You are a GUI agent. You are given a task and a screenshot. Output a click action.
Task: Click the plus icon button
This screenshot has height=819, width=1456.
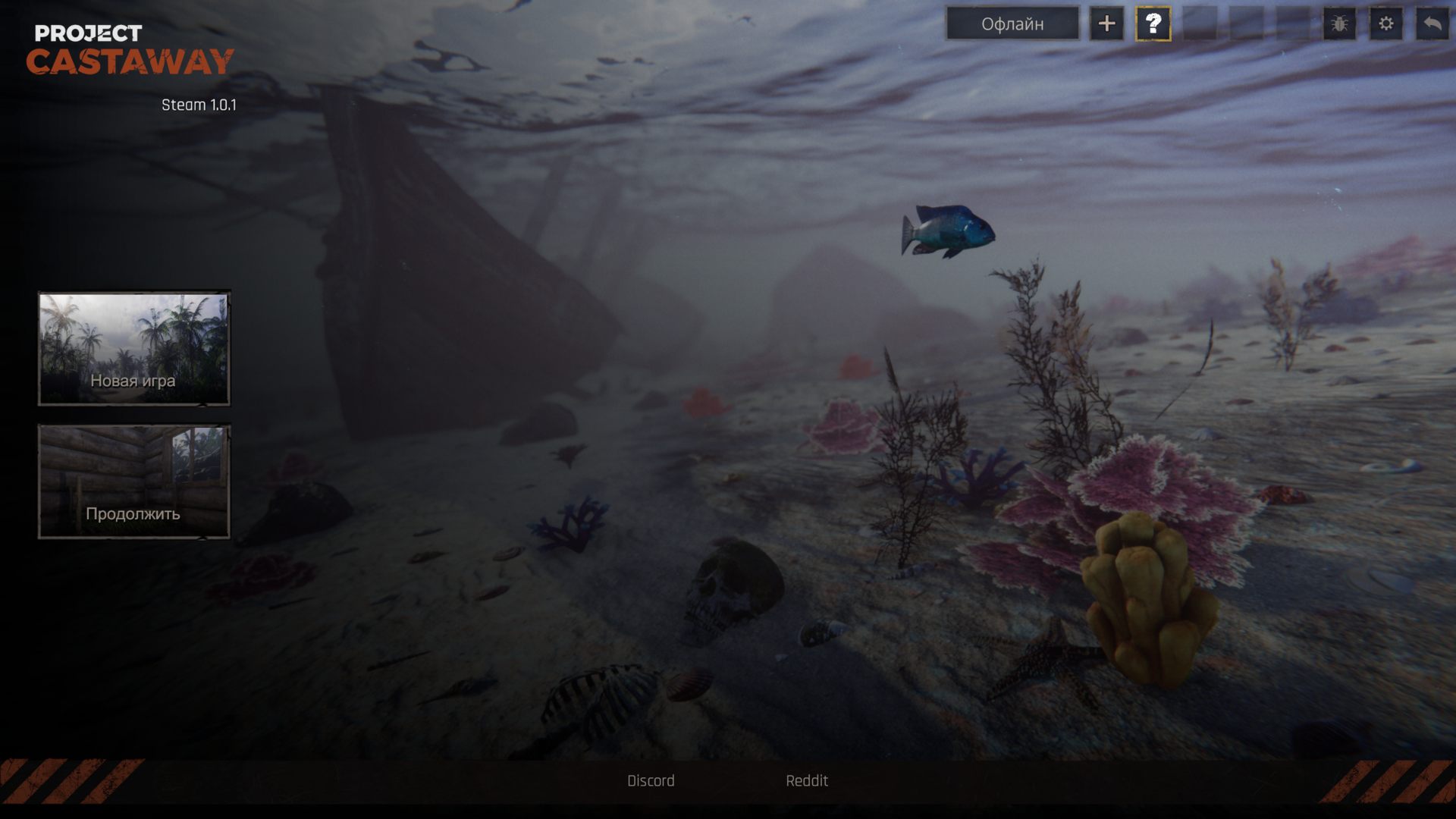tap(1106, 24)
